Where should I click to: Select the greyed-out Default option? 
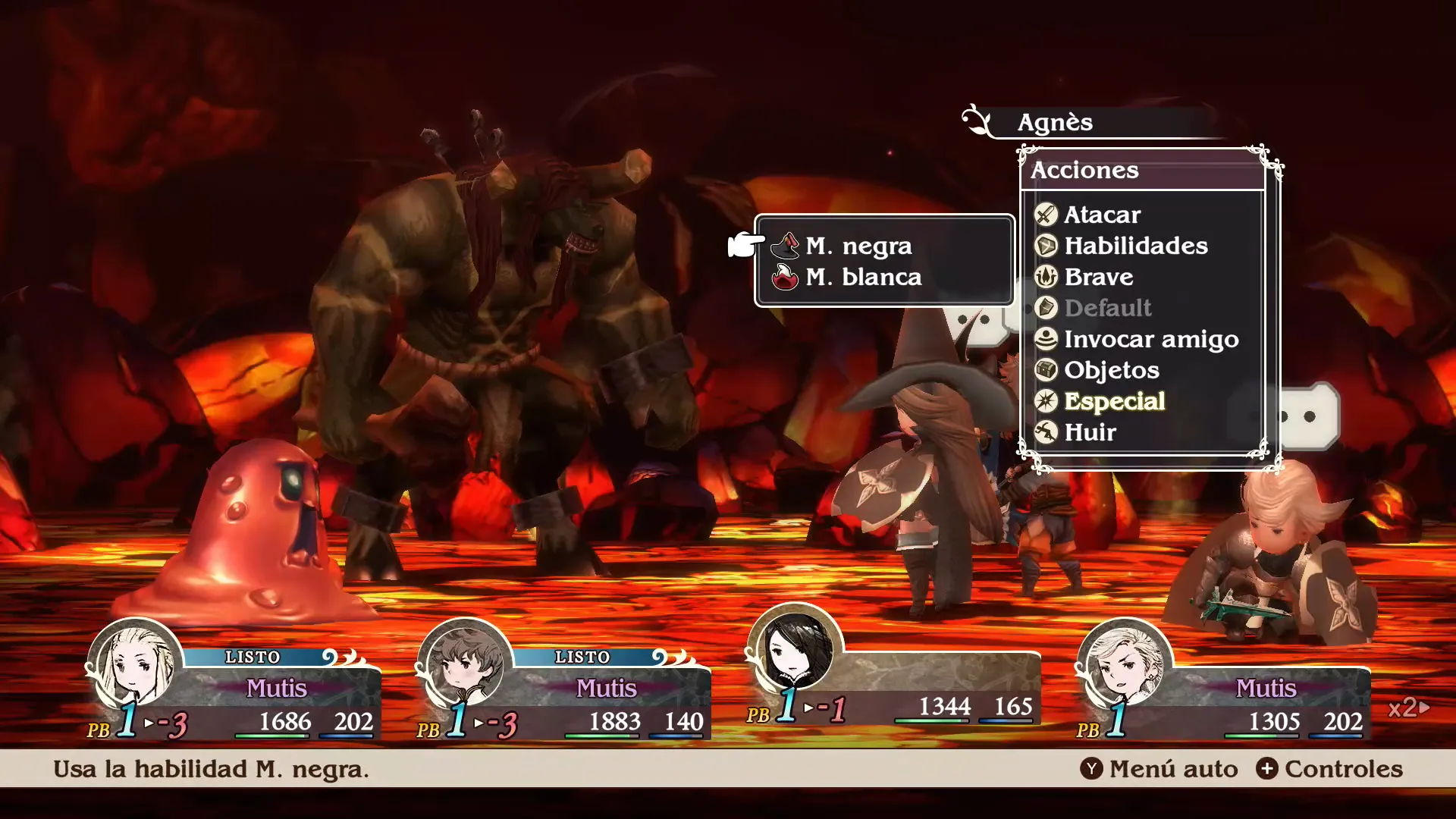click(1107, 308)
